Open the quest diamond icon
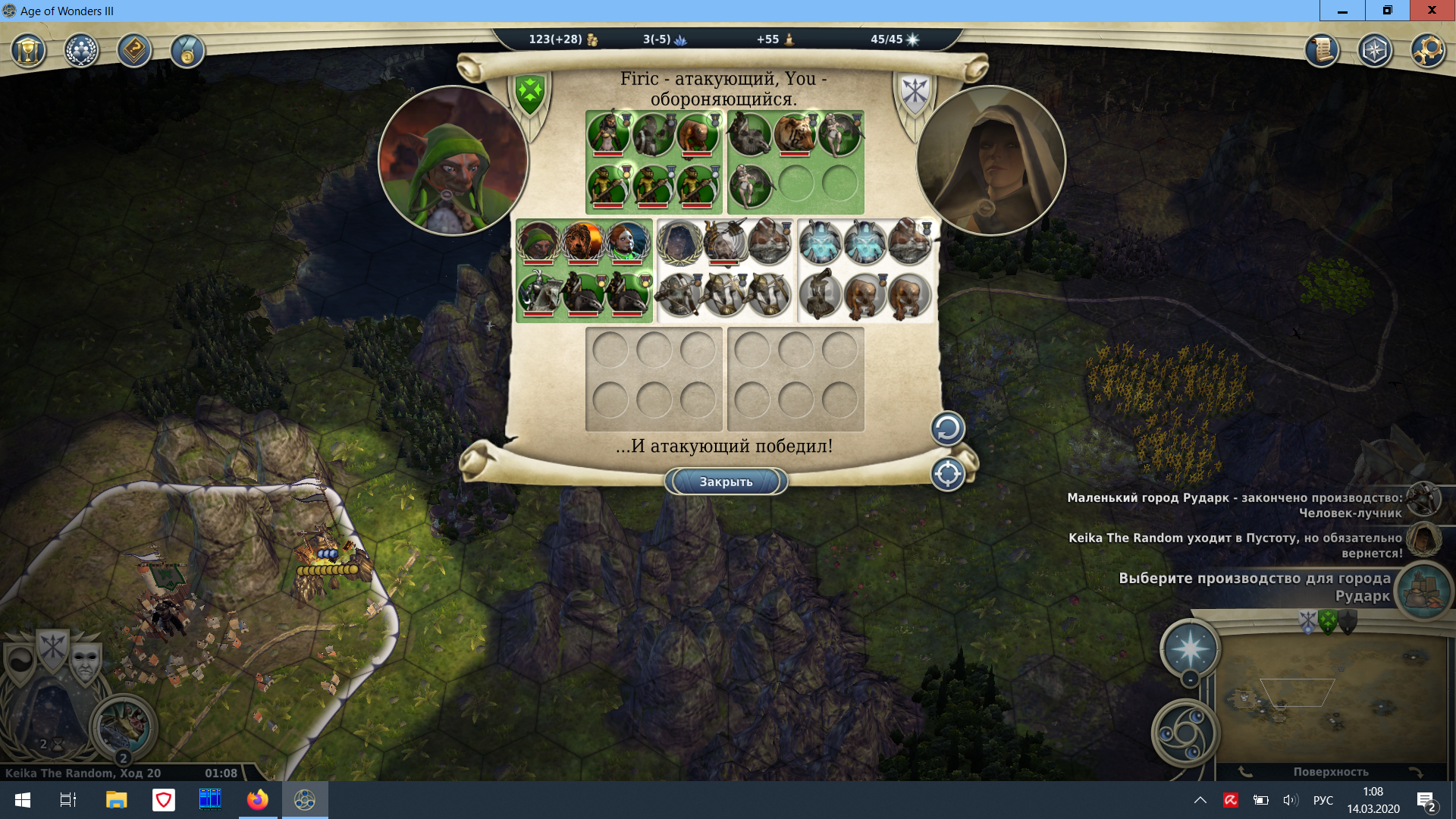The height and width of the screenshot is (819, 1456). (134, 52)
